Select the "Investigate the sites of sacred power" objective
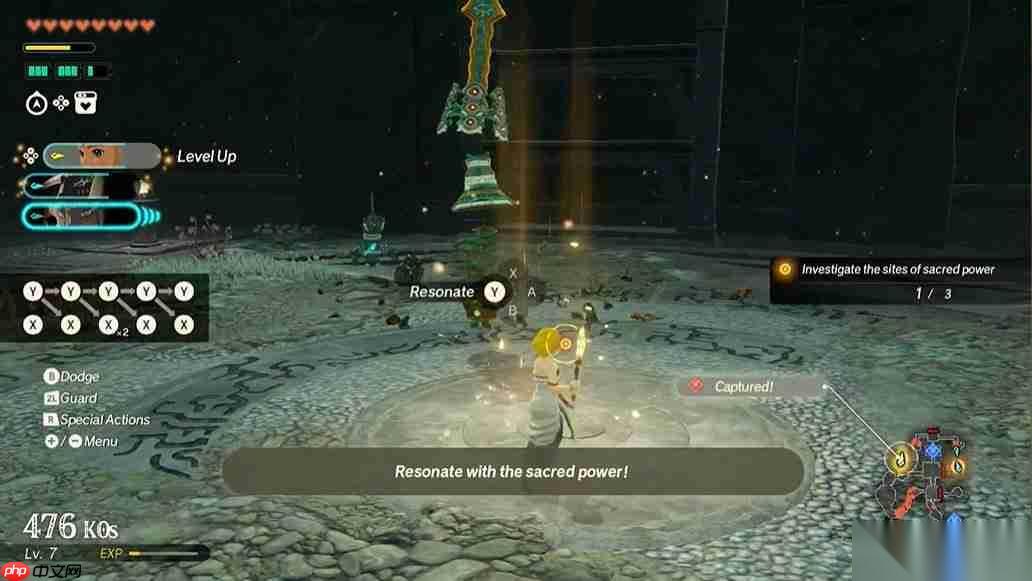 (897, 269)
